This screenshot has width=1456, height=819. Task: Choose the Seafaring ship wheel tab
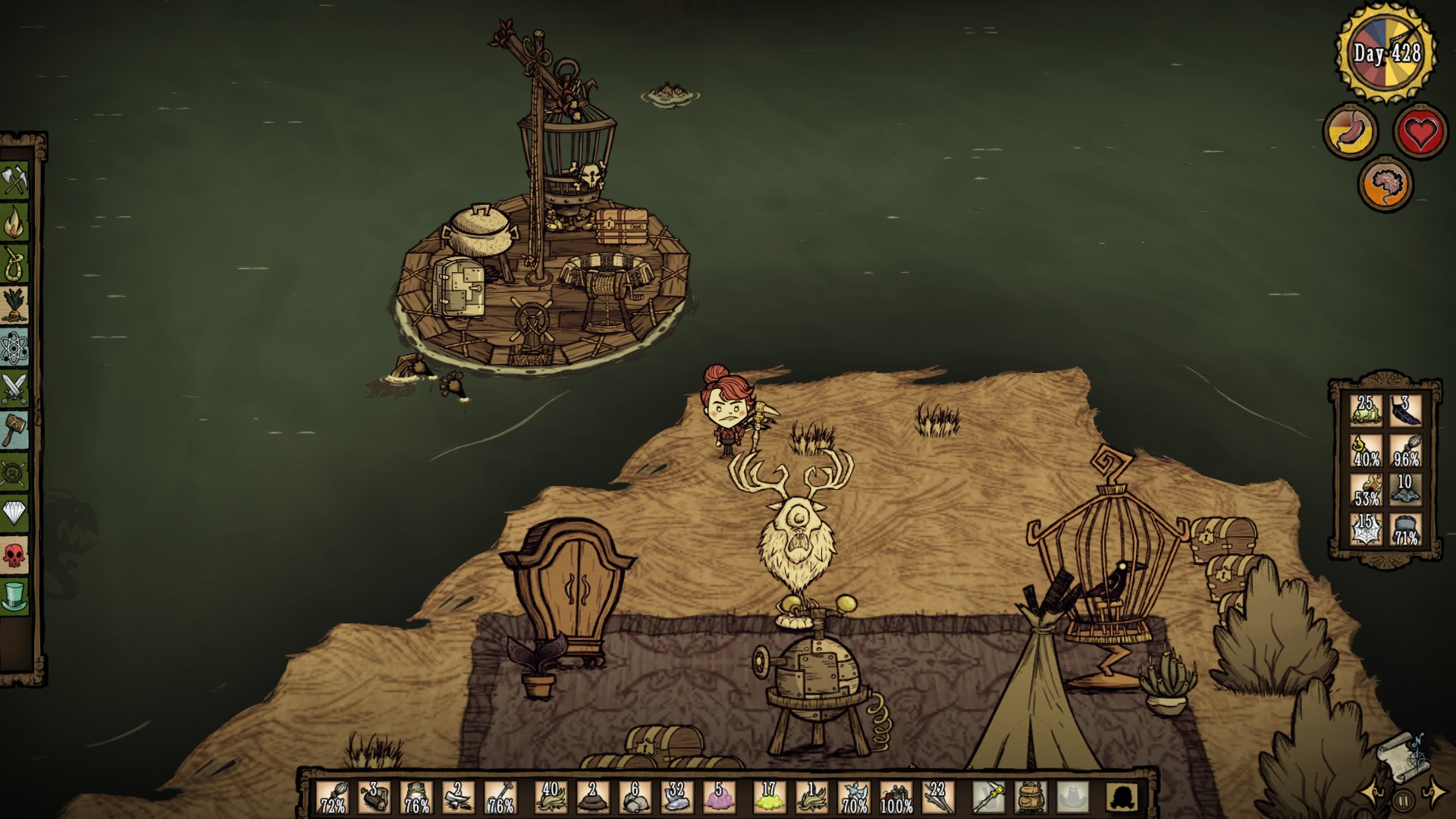pyautogui.click(x=14, y=473)
